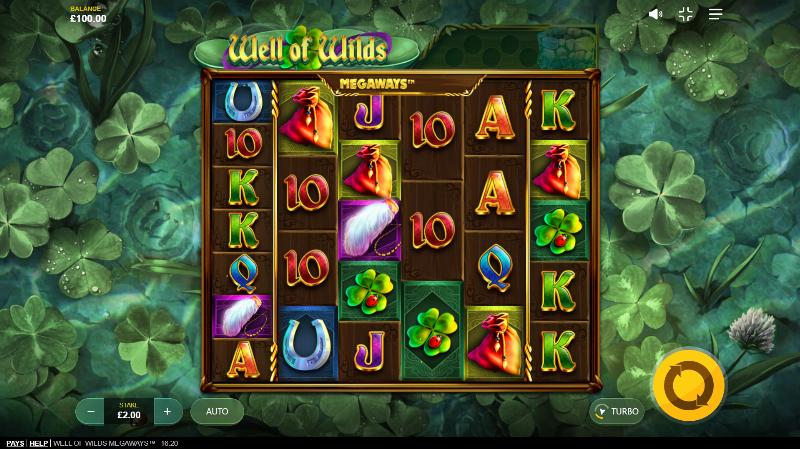This screenshot has height=449, width=800.
Task: Spin the reels with the gold button
Action: (x=689, y=381)
